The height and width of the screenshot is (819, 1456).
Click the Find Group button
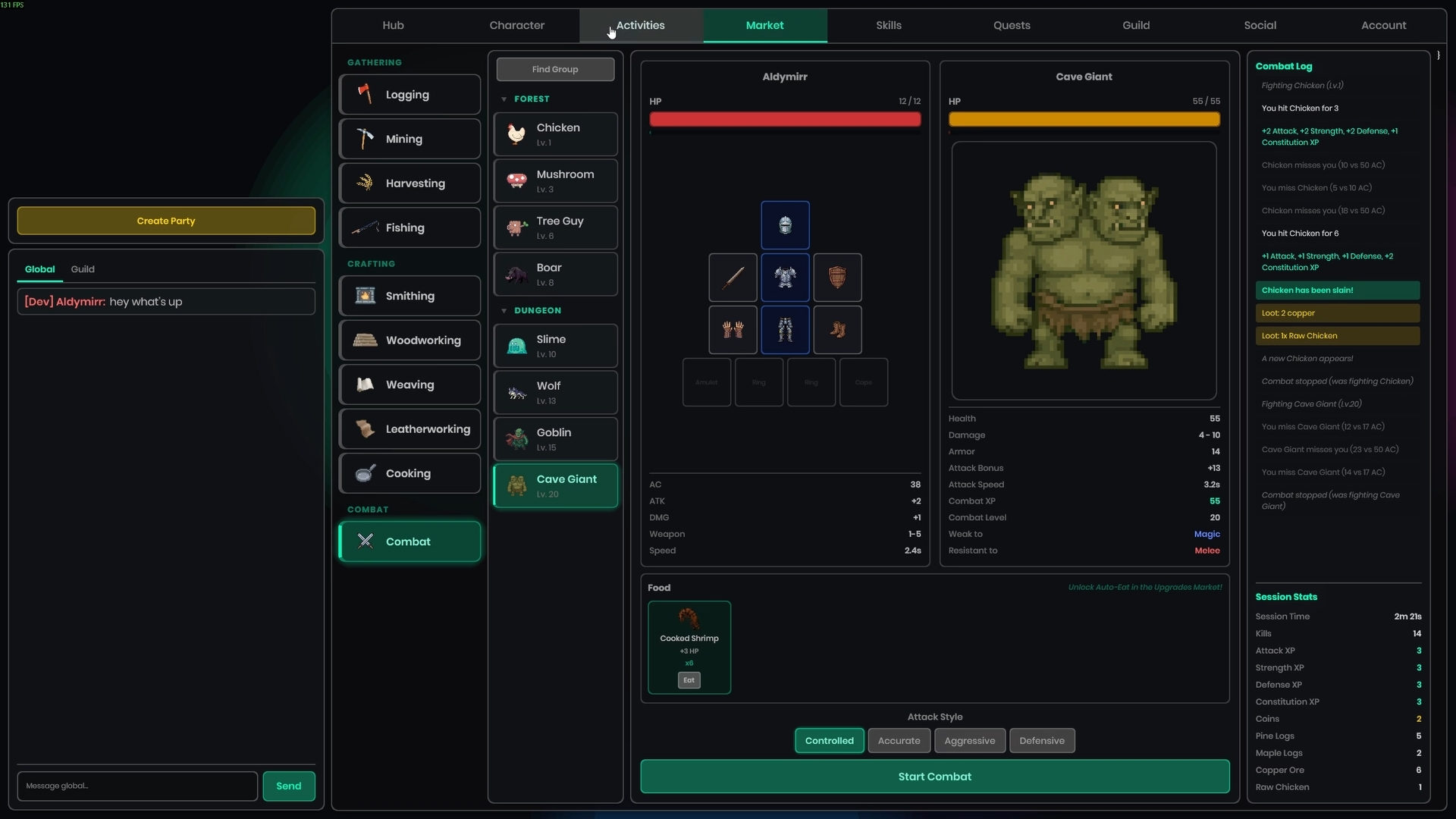point(555,69)
